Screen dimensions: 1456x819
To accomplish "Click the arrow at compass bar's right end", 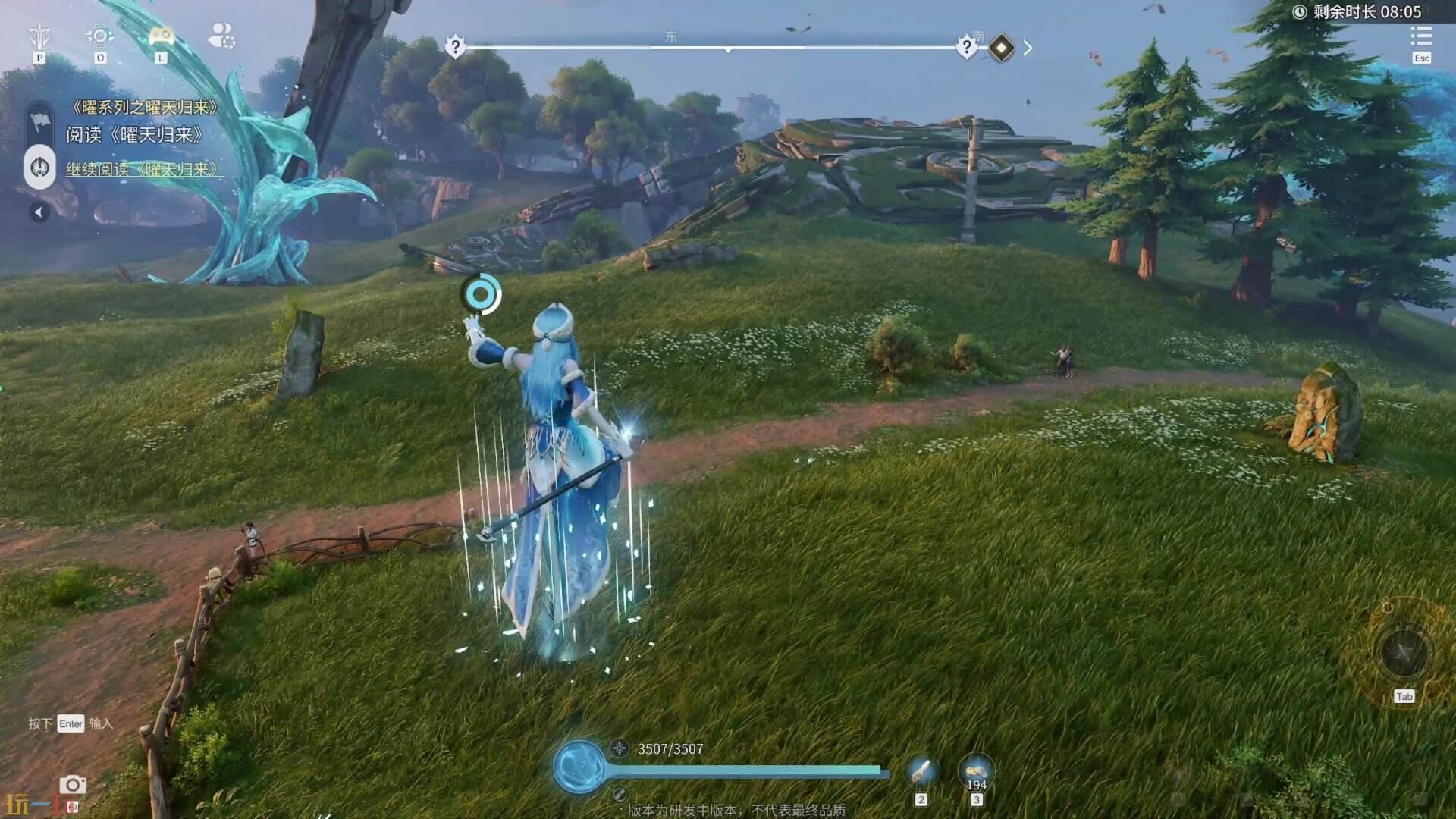I will [1028, 48].
